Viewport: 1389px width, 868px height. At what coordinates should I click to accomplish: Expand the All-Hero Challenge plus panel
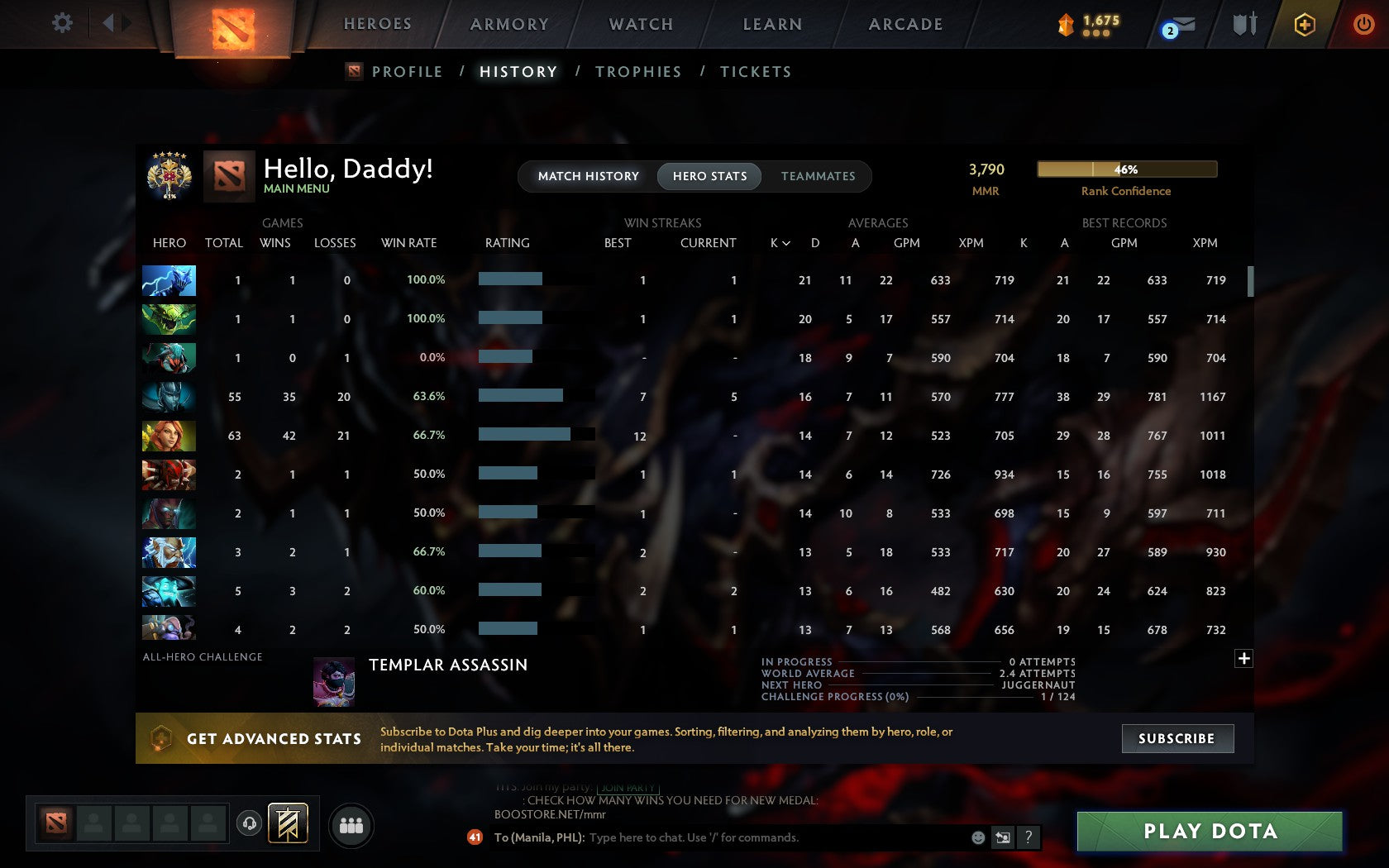click(1243, 658)
